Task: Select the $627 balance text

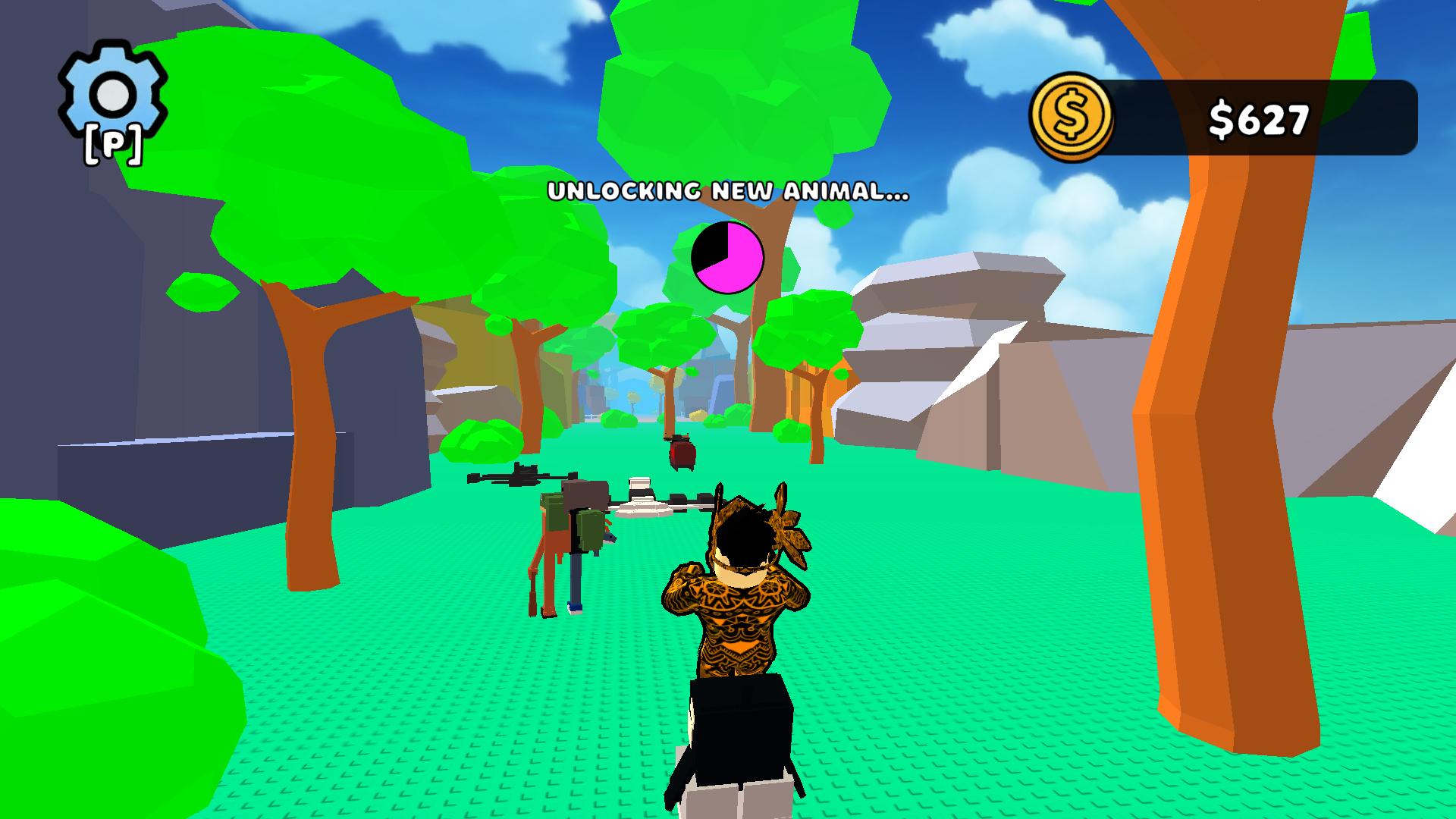Action: coord(1258,119)
